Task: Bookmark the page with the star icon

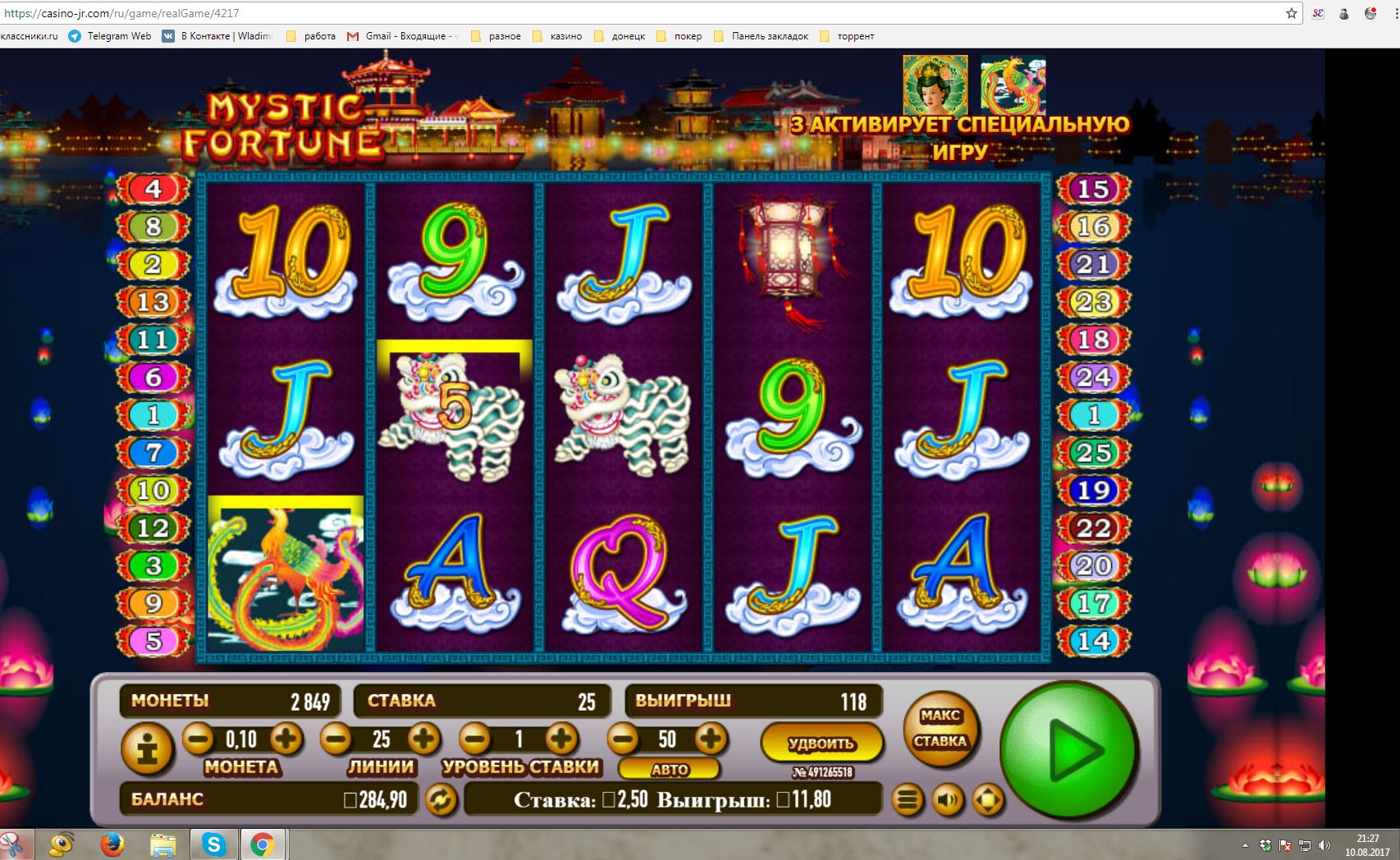Action: click(1291, 13)
